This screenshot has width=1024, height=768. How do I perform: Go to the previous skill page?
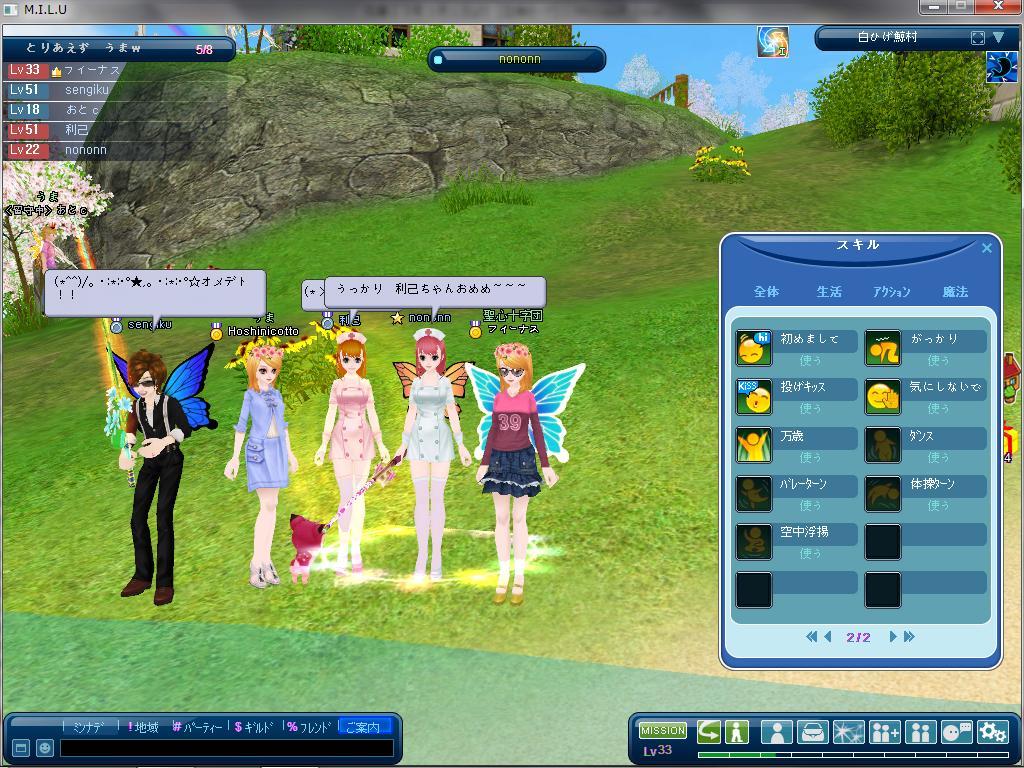(x=828, y=637)
